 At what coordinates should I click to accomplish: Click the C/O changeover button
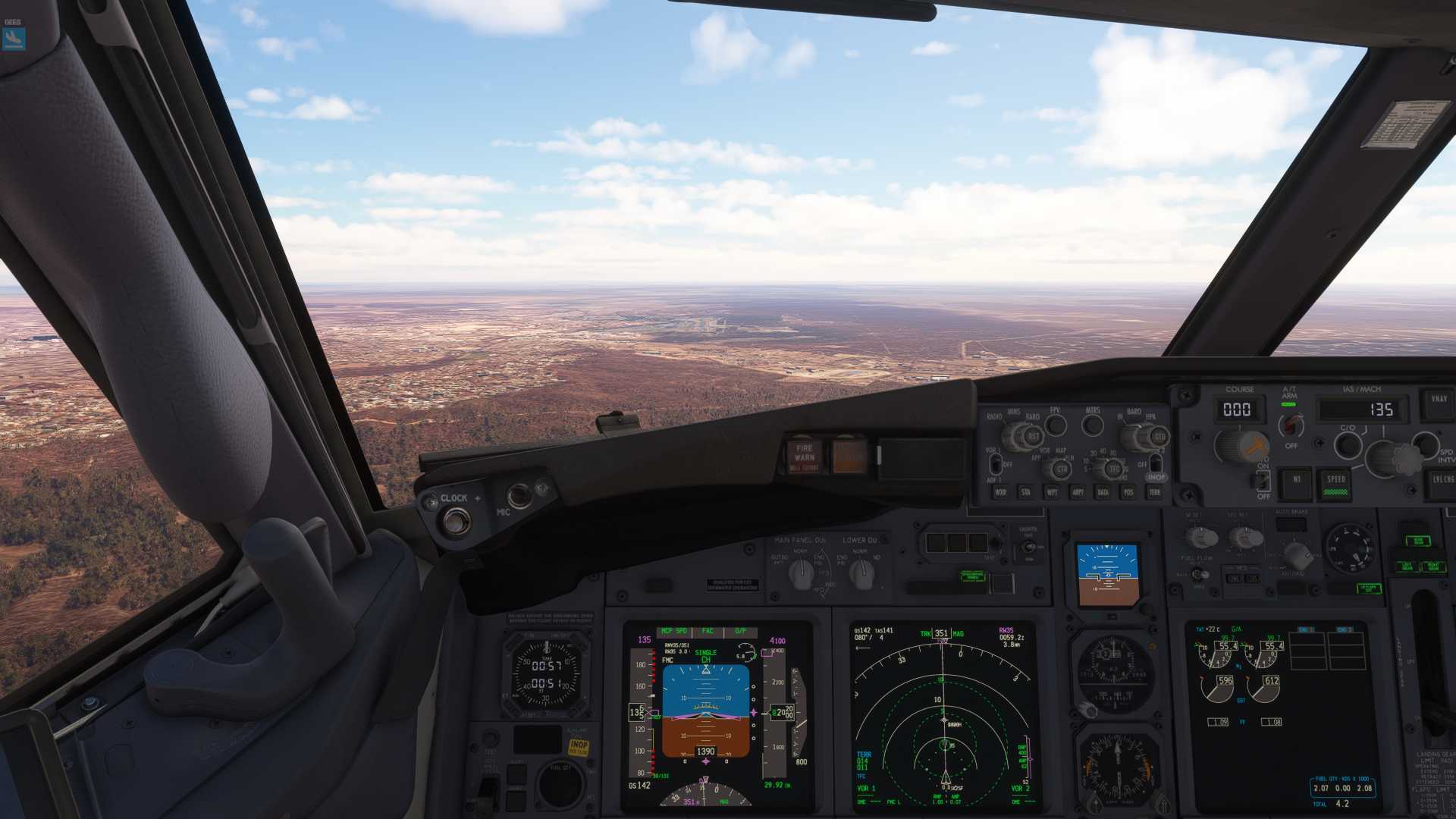pos(1348,444)
